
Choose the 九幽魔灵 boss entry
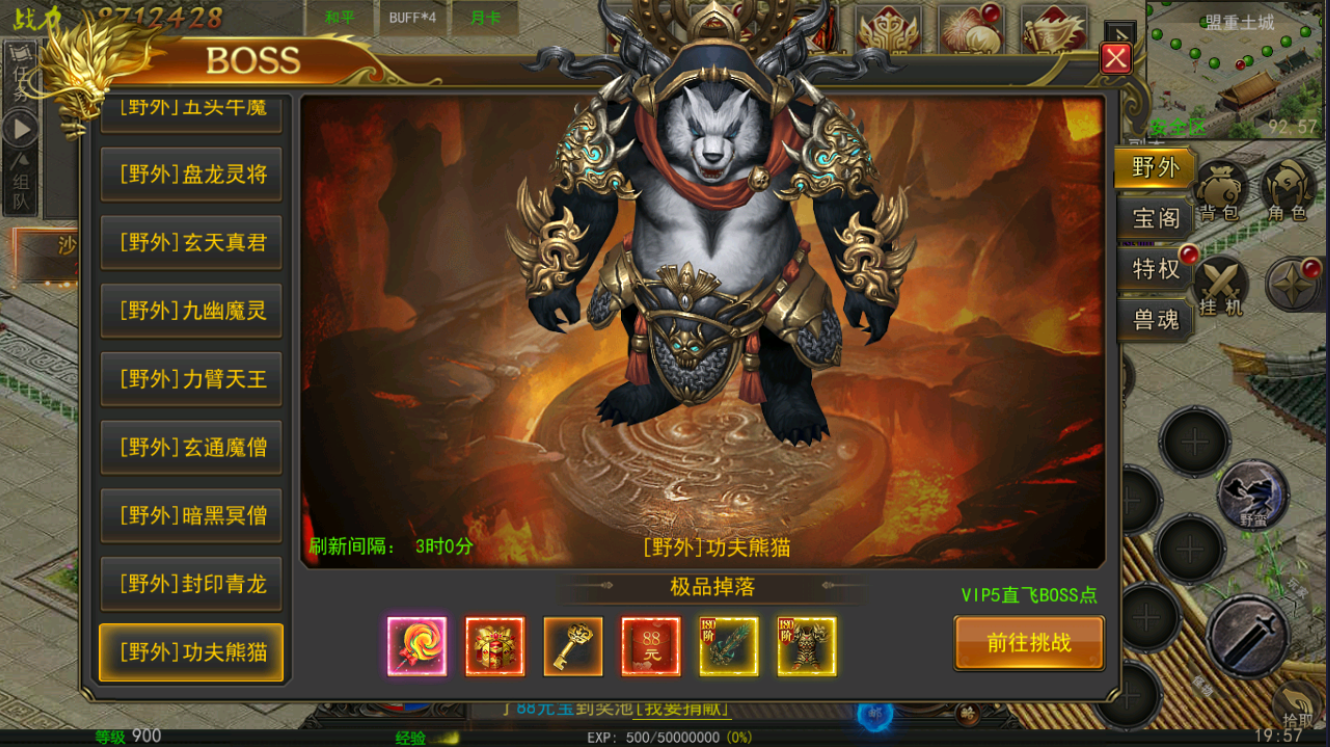pyautogui.click(x=191, y=311)
